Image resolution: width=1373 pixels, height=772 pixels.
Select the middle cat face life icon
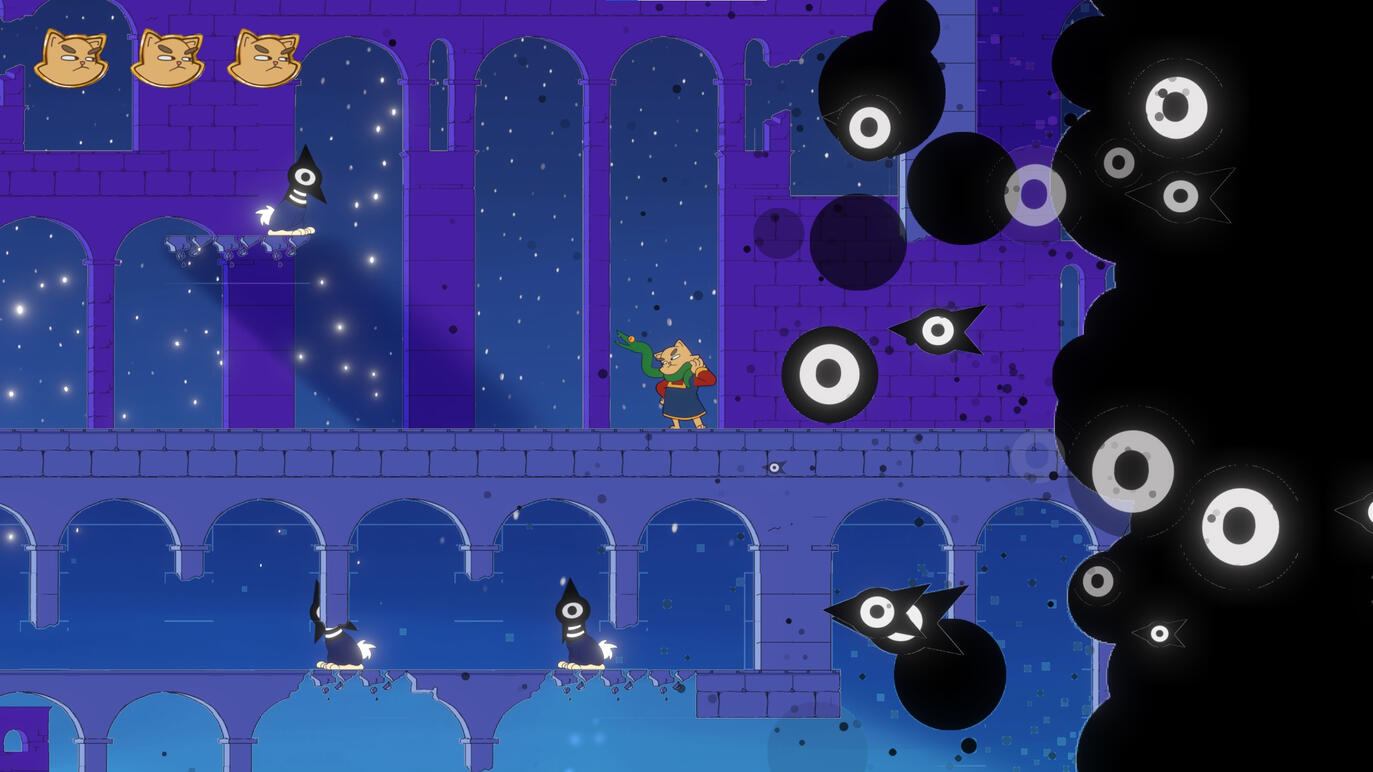pos(167,57)
